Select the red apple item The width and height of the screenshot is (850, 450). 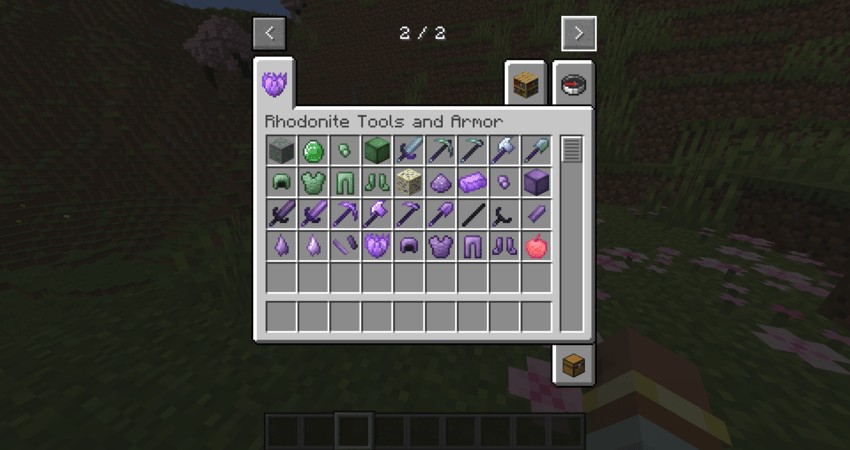[537, 246]
